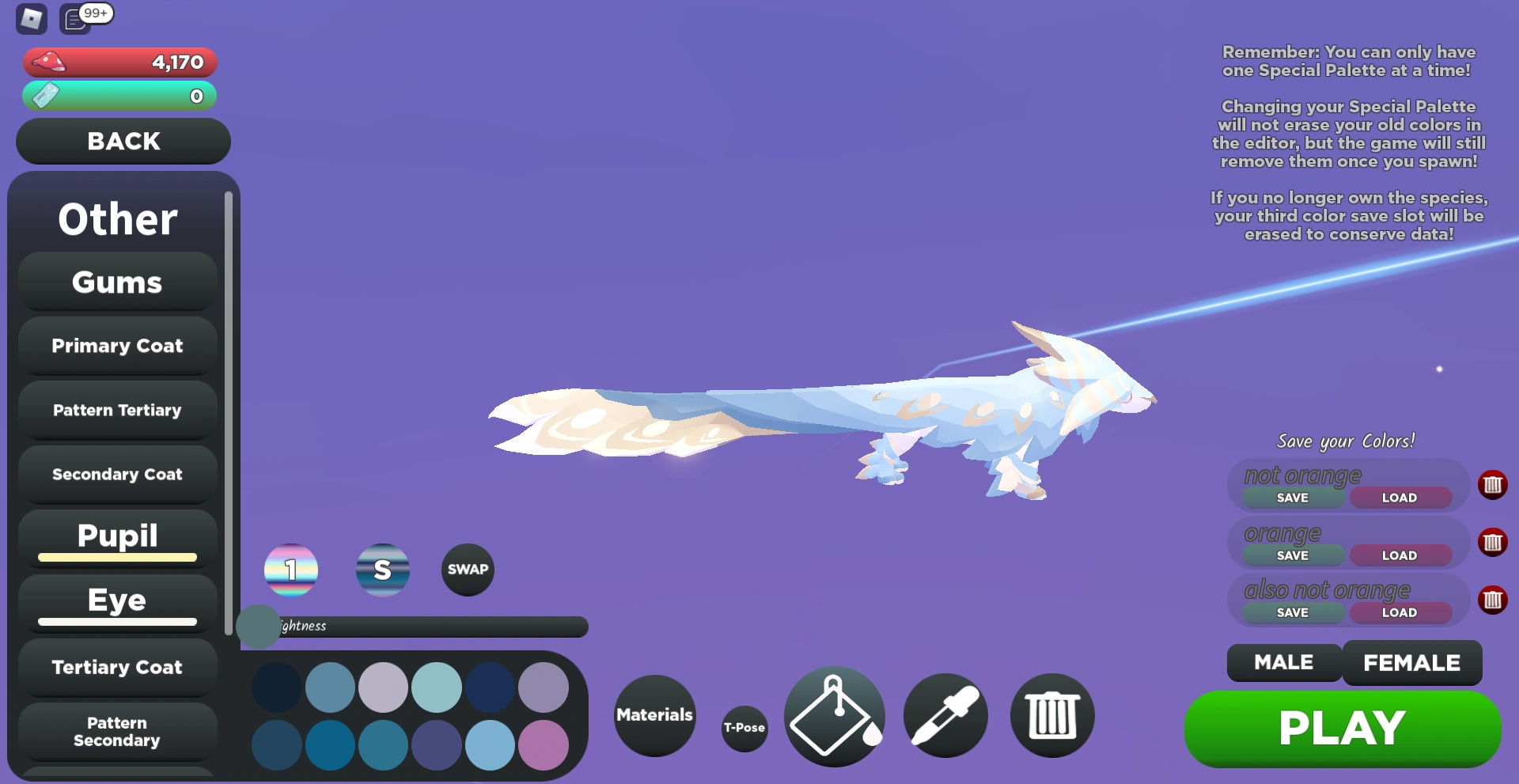The width and height of the screenshot is (1519, 784).
Task: Open the Roblox menu in the corner
Action: [x=30, y=18]
